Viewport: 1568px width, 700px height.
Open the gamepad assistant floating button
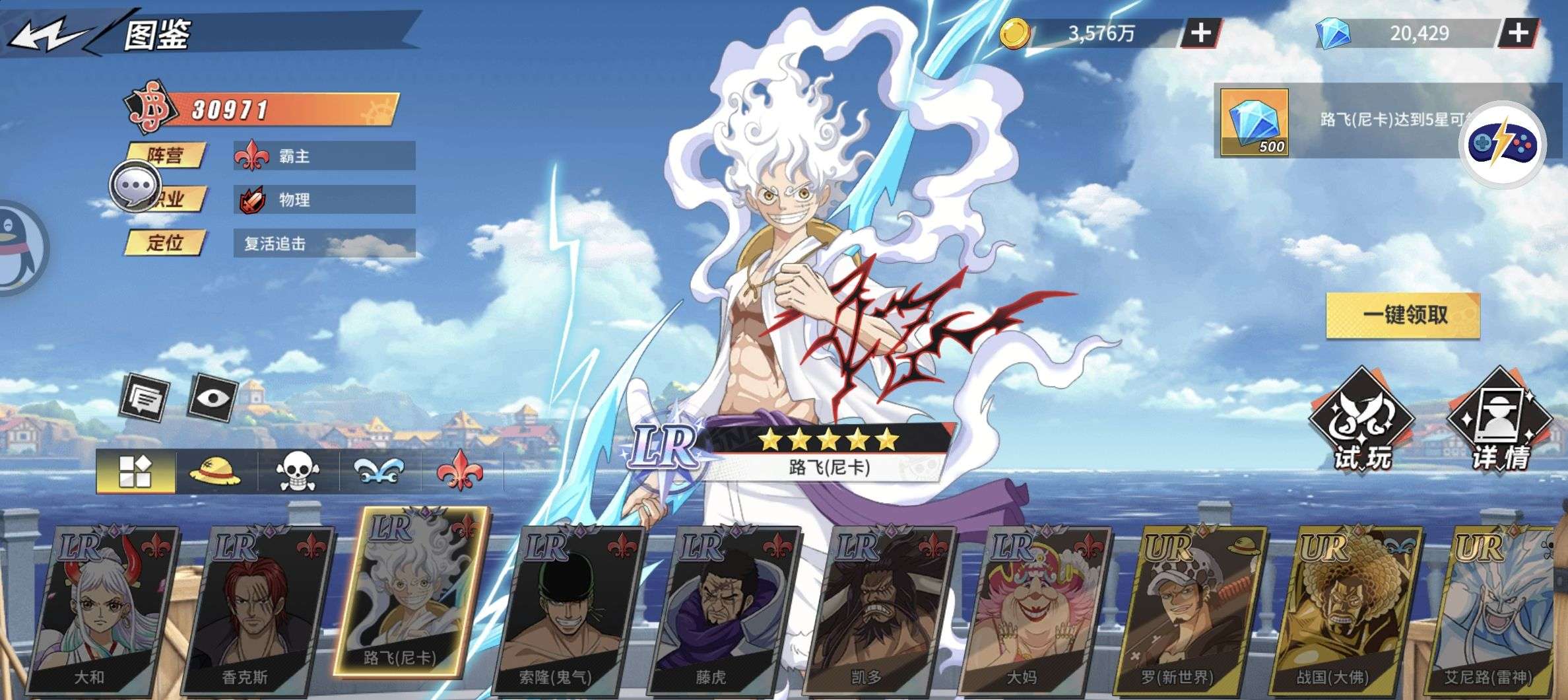coord(1502,145)
